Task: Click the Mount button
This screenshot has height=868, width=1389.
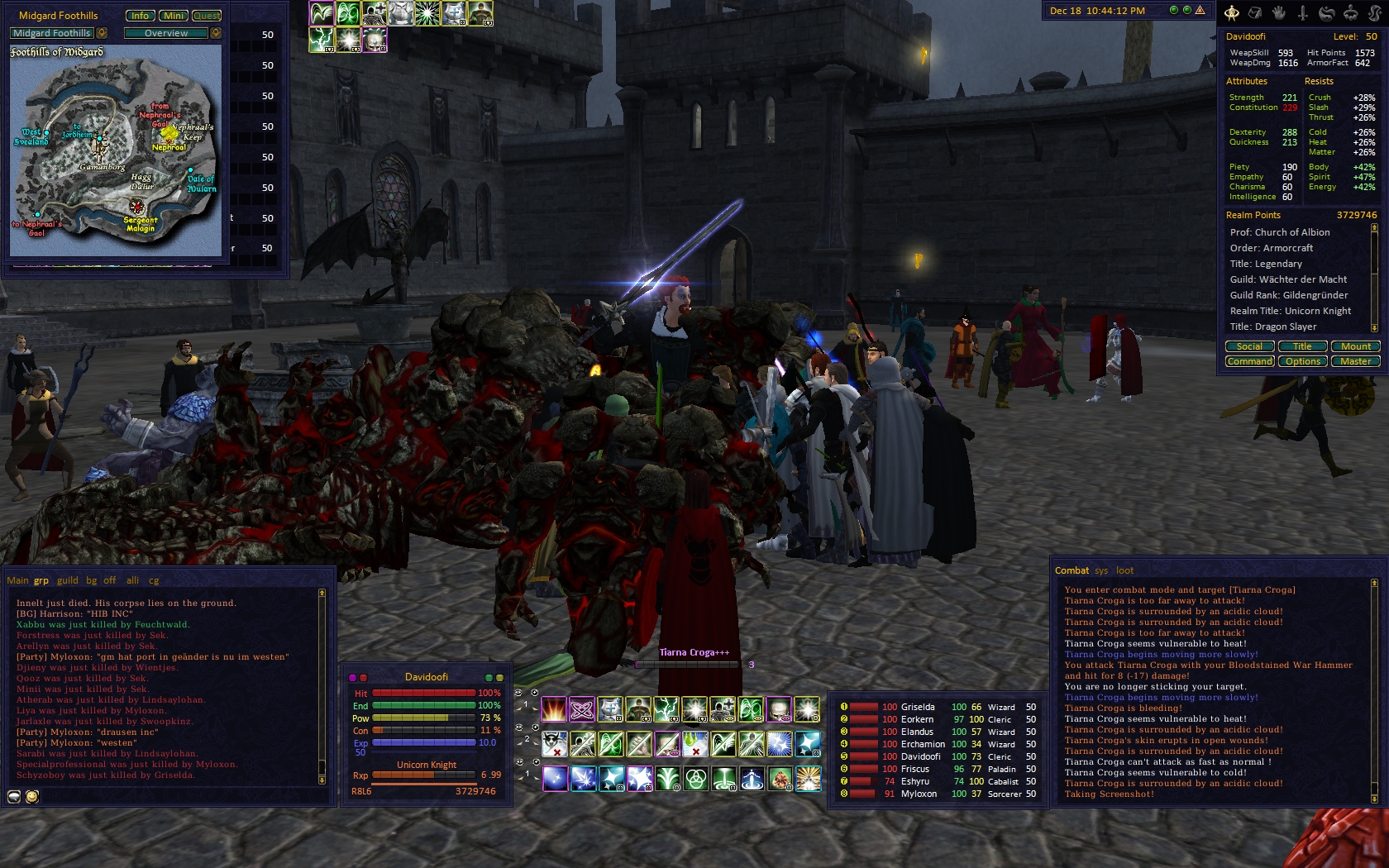Action: [x=1355, y=346]
